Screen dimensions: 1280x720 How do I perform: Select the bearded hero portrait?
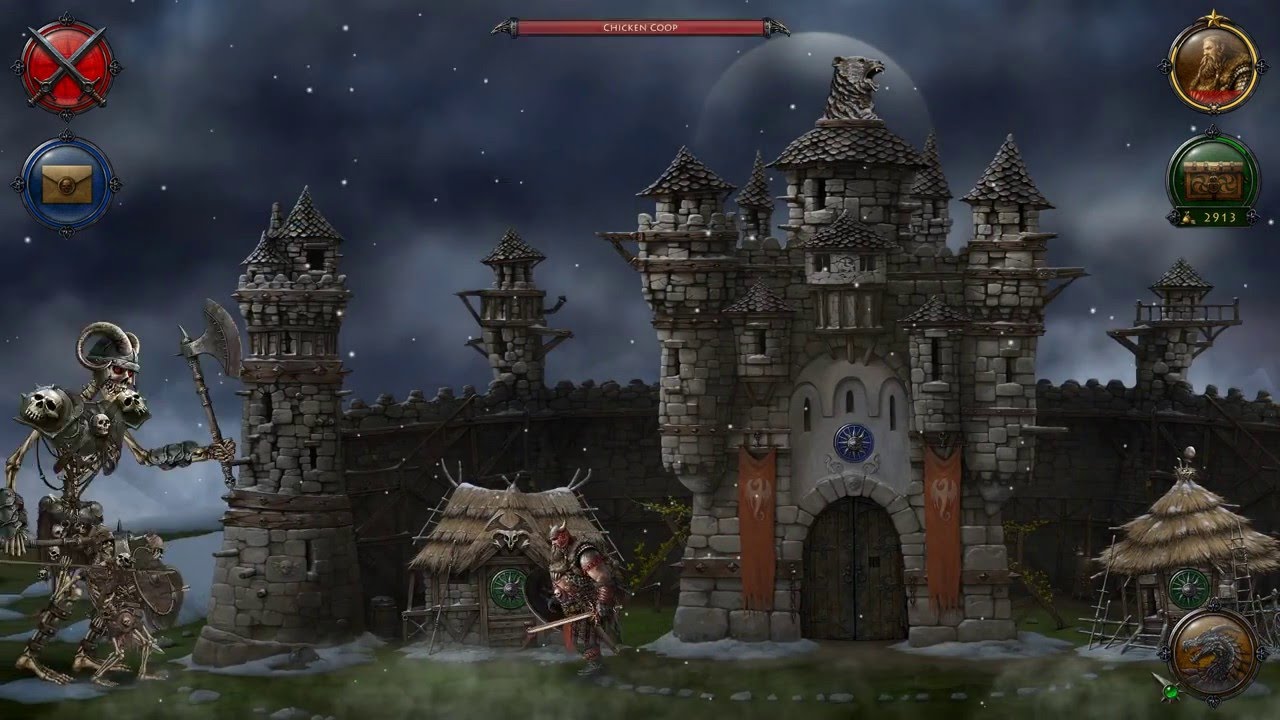[x=1213, y=66]
